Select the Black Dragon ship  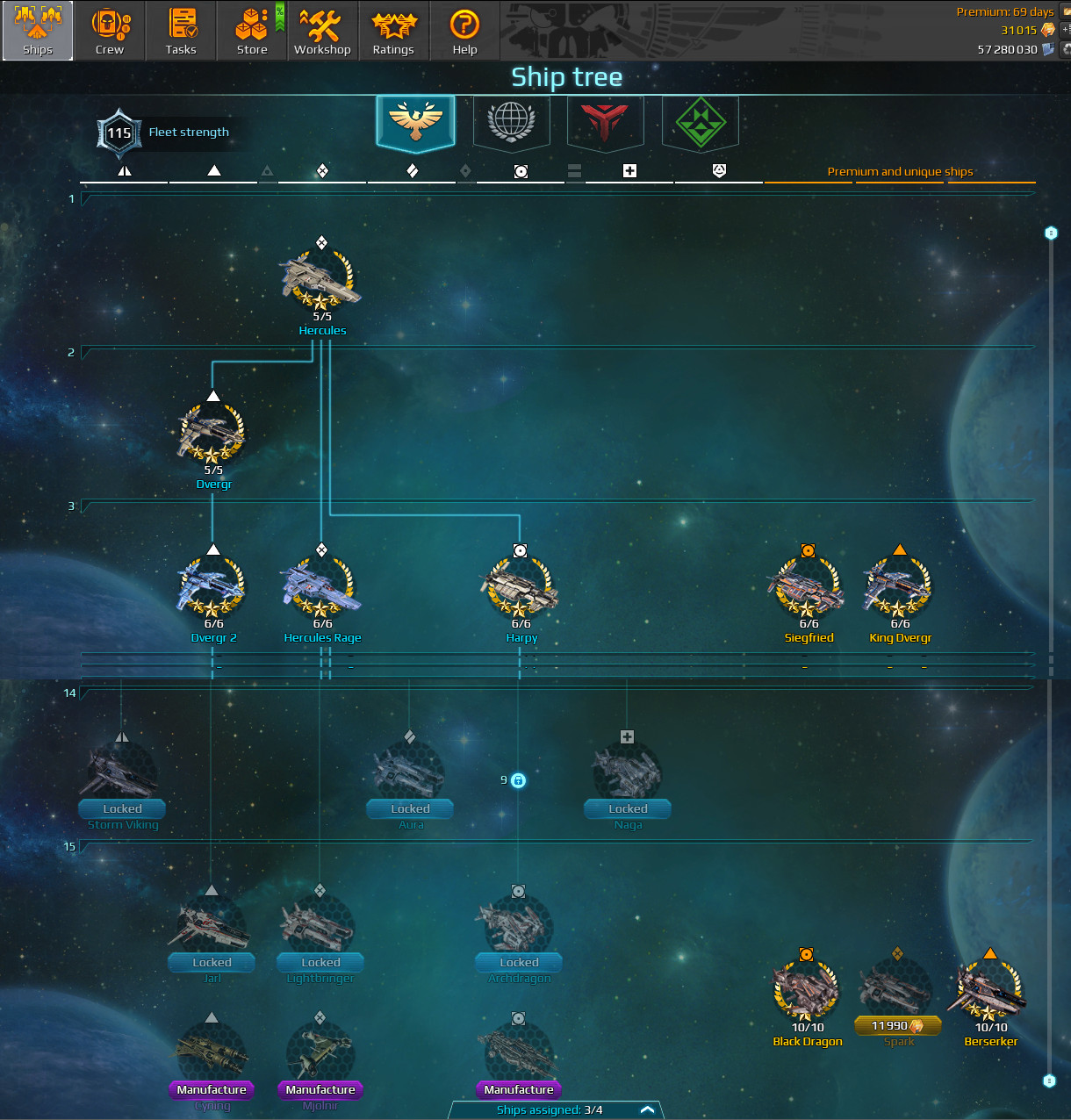coord(806,992)
